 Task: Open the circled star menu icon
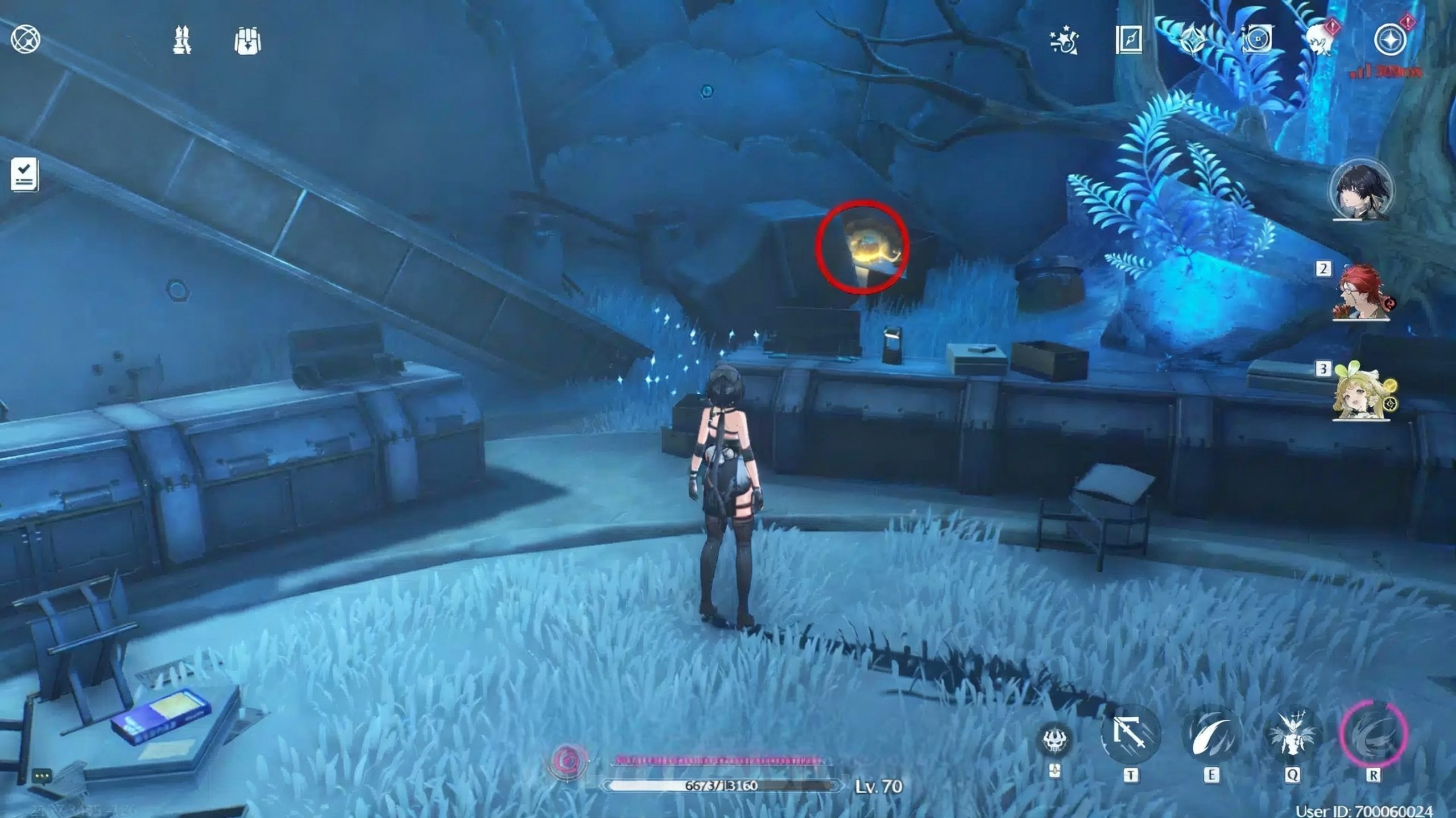tap(1390, 40)
